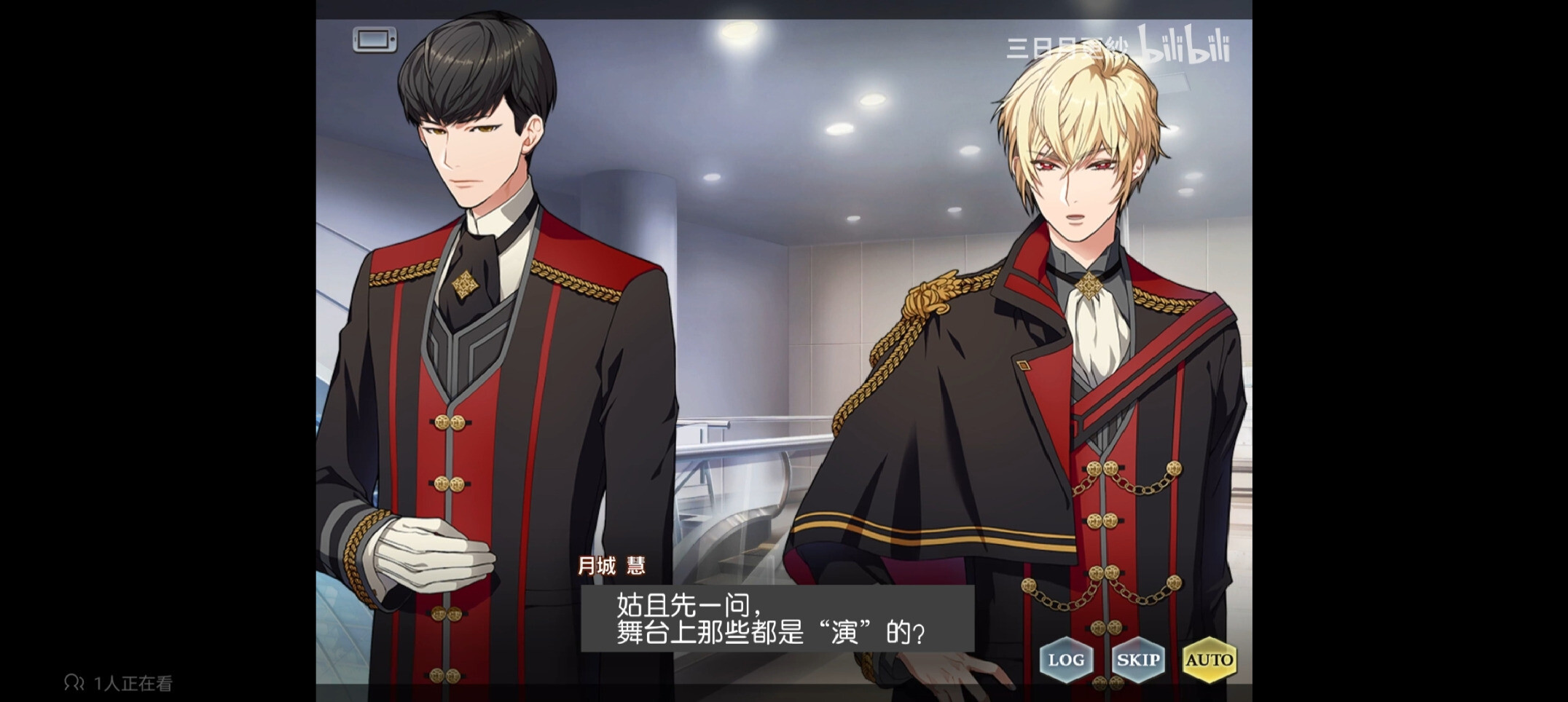Skip the dialogue with SKIP button

point(1137,660)
